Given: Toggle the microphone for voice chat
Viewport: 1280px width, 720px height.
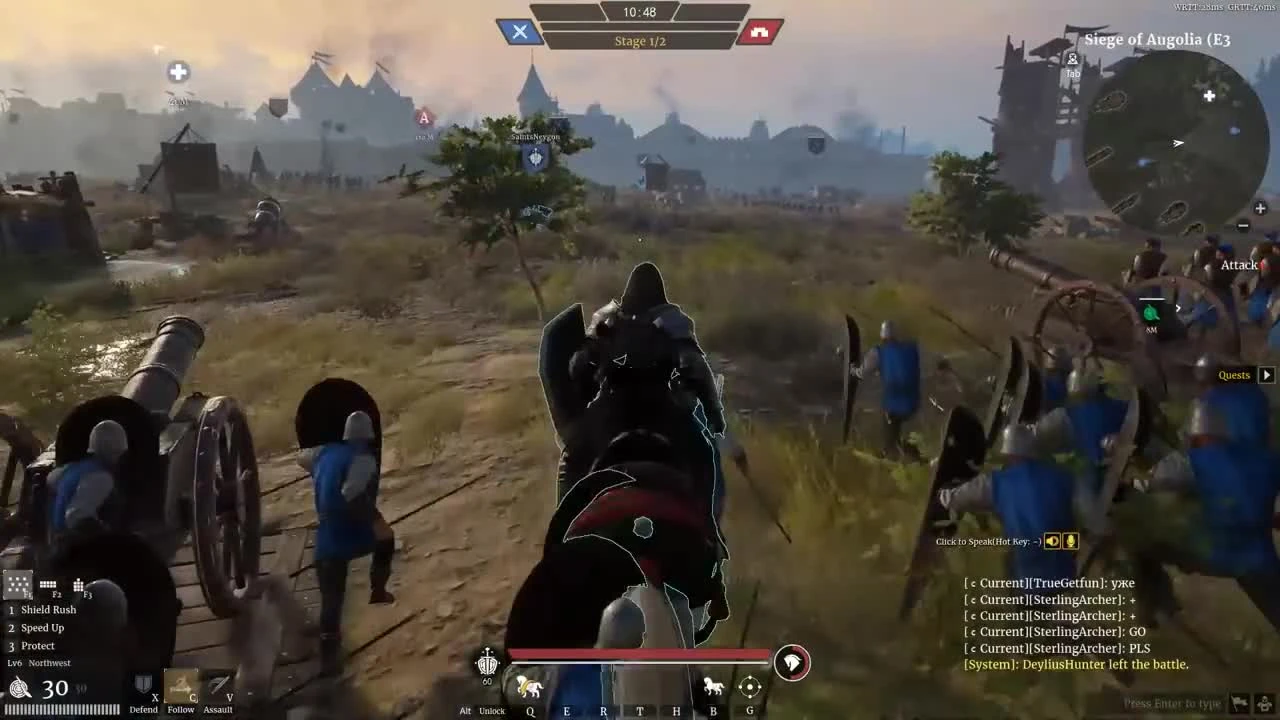Looking at the screenshot, I should pos(1069,540).
